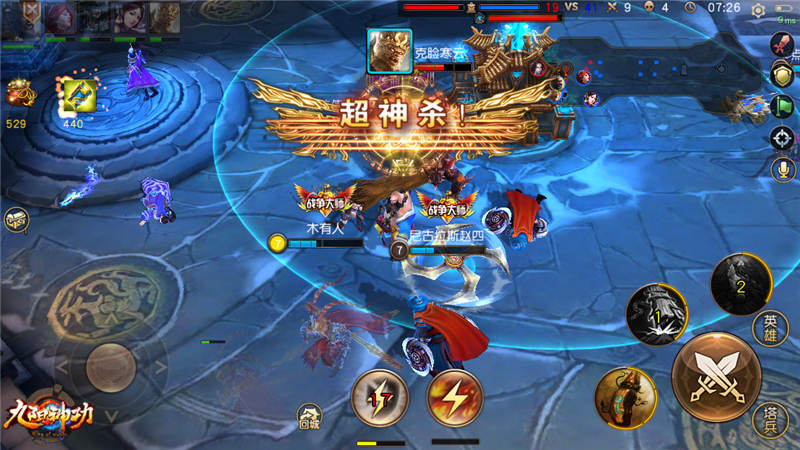Activate the skill on cooldown showing 1

656,315
